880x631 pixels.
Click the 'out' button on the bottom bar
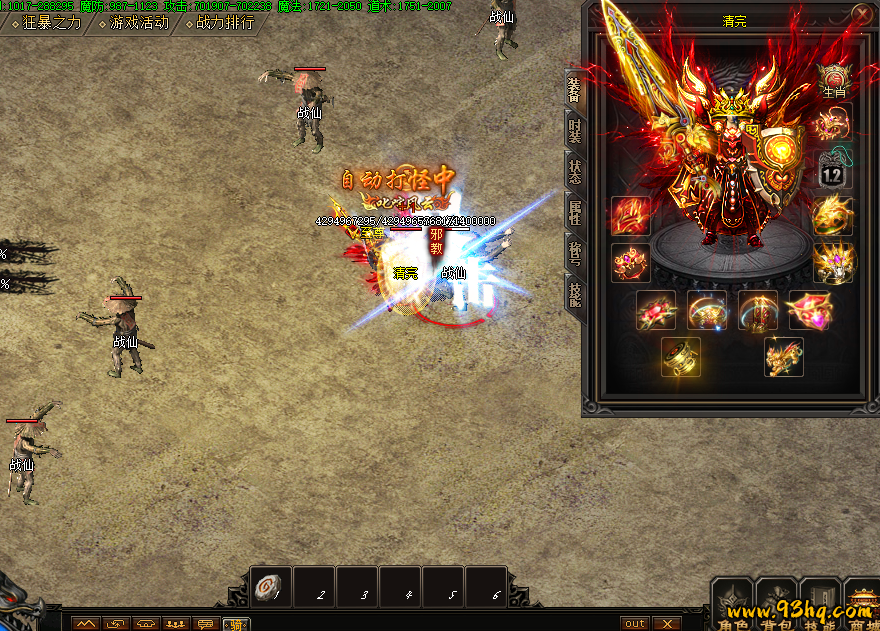point(635,623)
